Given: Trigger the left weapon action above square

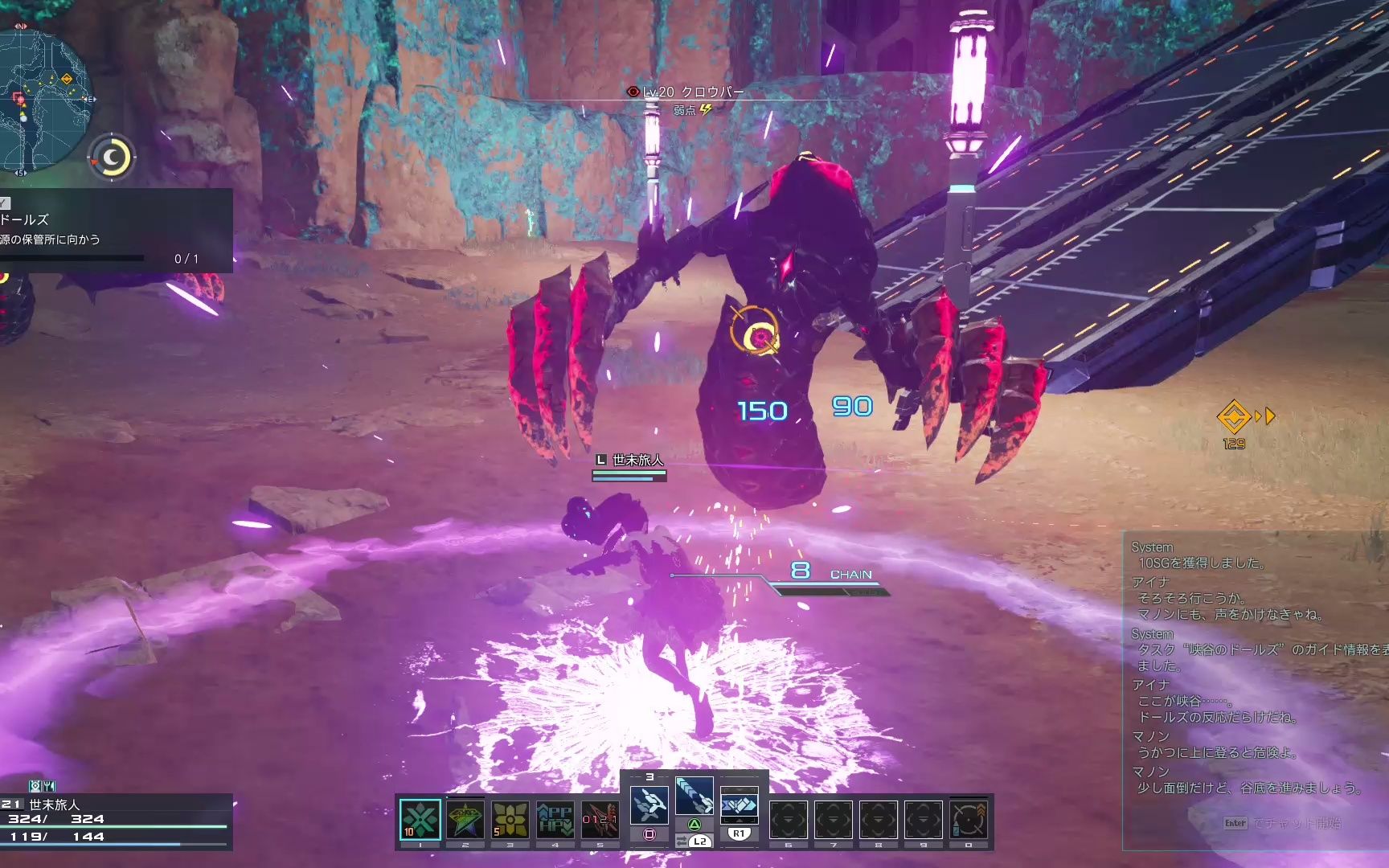Looking at the screenshot, I should pyautogui.click(x=649, y=804).
